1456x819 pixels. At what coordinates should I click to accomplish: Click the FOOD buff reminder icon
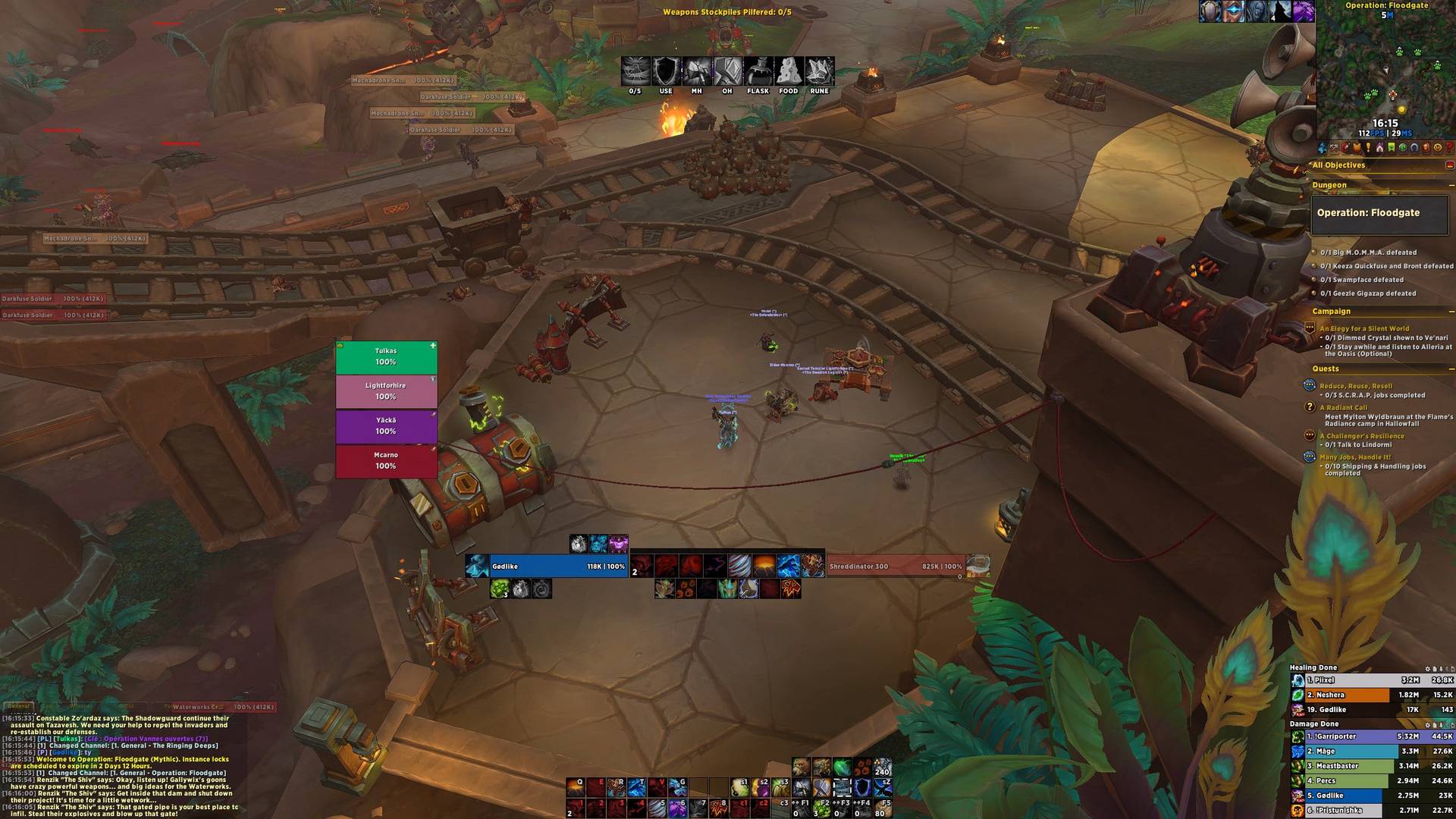789,72
